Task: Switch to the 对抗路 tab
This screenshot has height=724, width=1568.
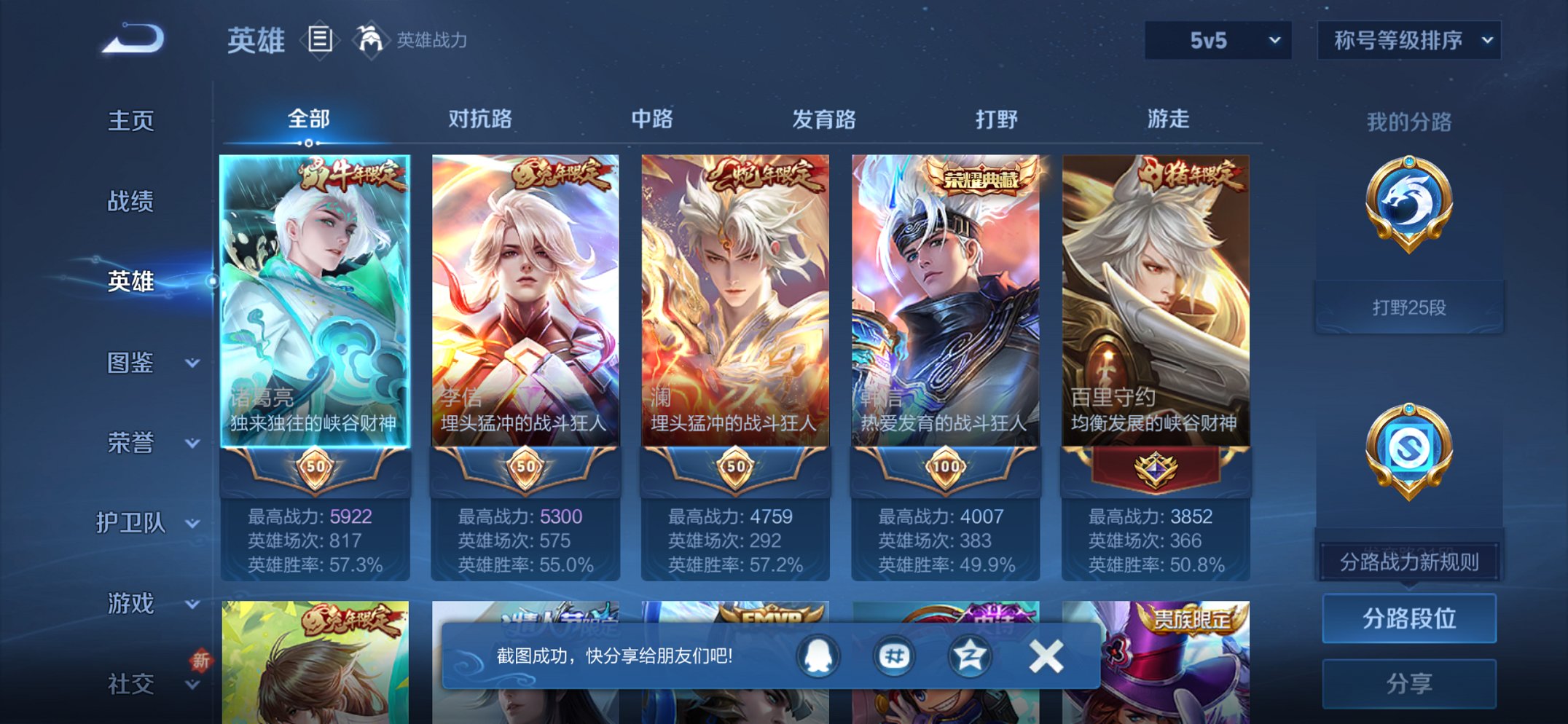Action: (482, 119)
